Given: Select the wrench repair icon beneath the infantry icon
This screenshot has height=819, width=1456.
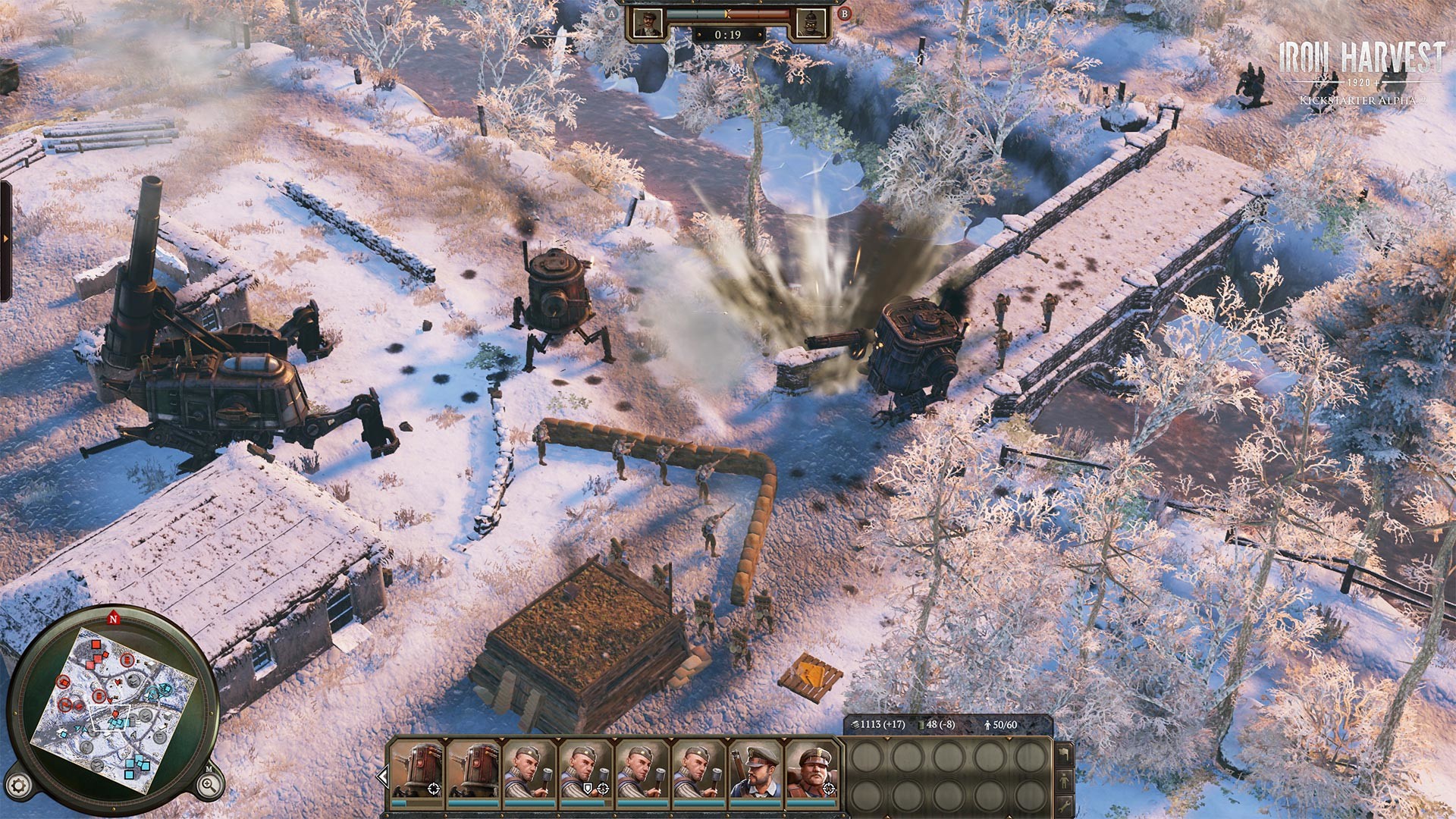Looking at the screenshot, I should coord(1065,807).
